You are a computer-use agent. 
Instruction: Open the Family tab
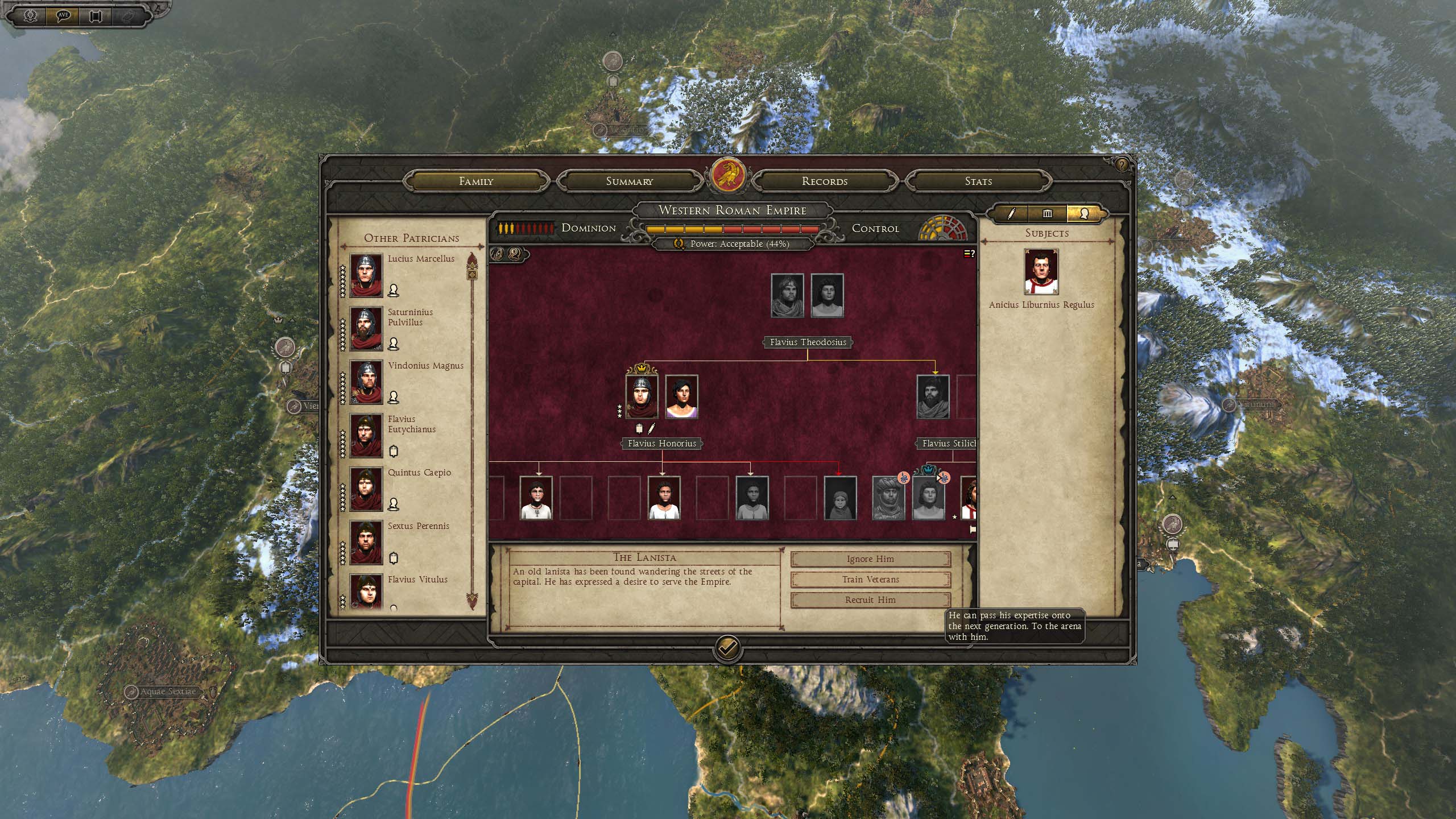pyautogui.click(x=476, y=181)
